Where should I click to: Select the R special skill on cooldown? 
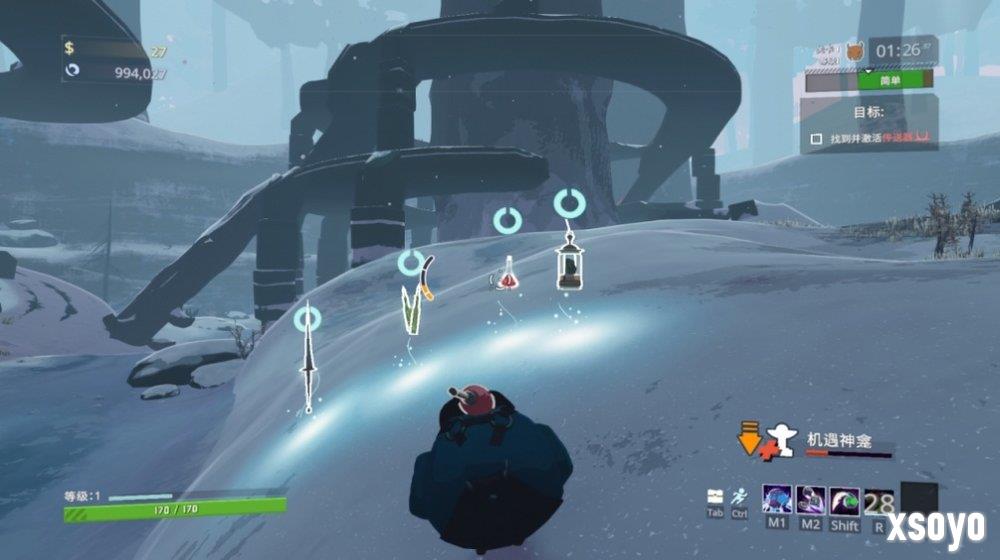tap(879, 500)
